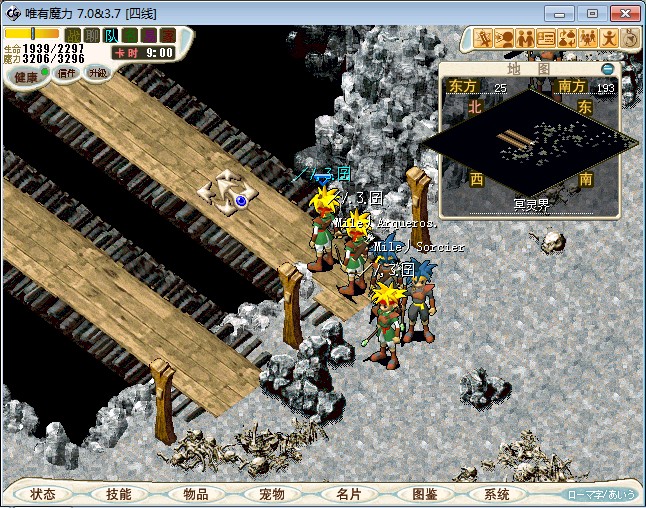Toggle the 聊 chat mode switch
The width and height of the screenshot is (646, 508).
91,35
